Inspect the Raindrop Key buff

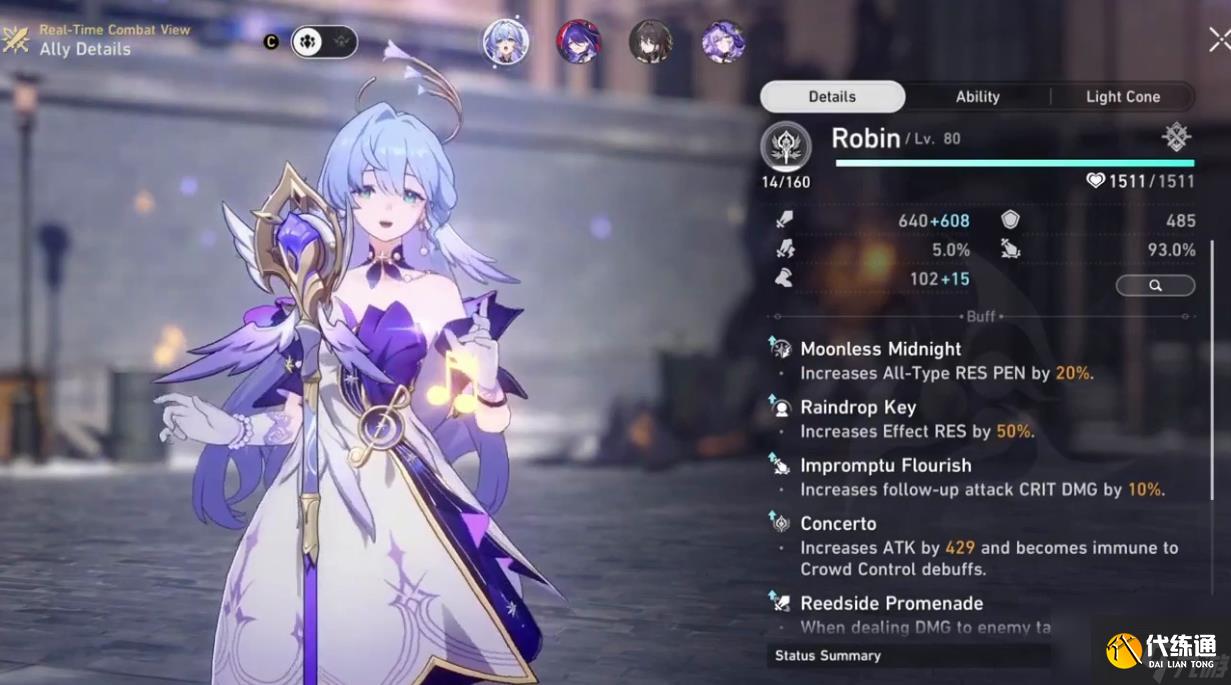tap(857, 407)
